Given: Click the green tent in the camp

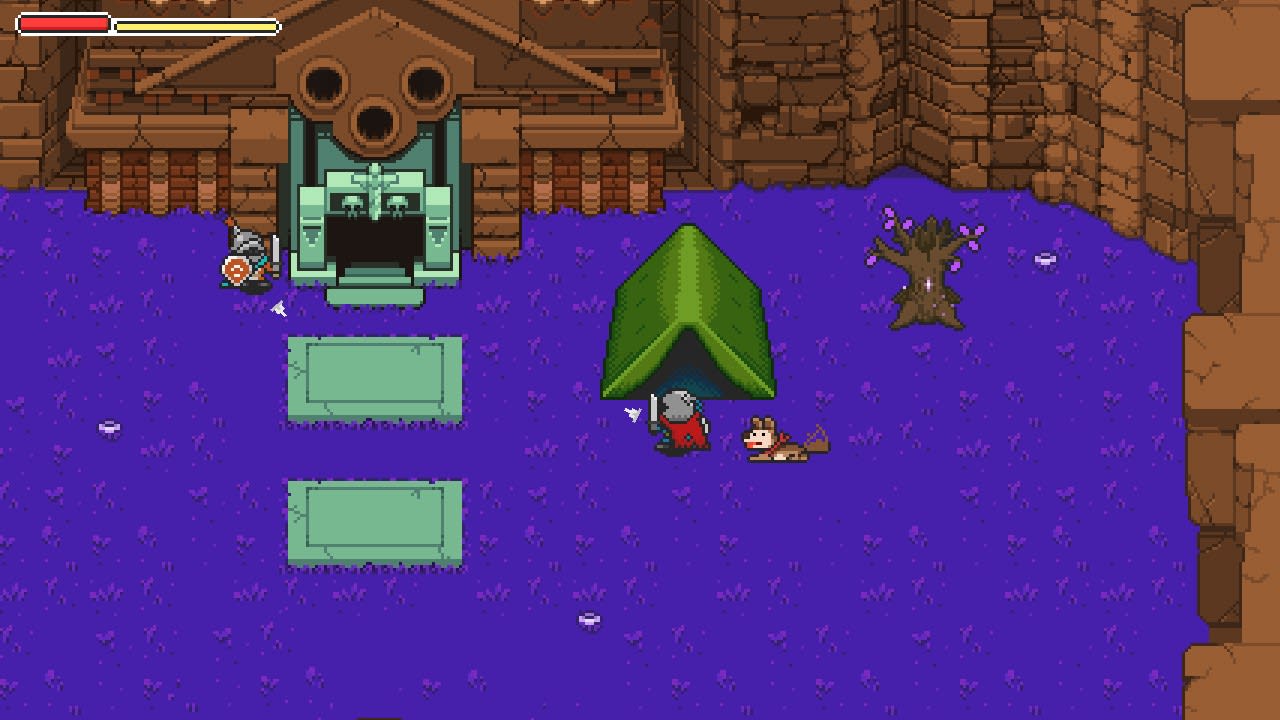Looking at the screenshot, I should tap(690, 300).
